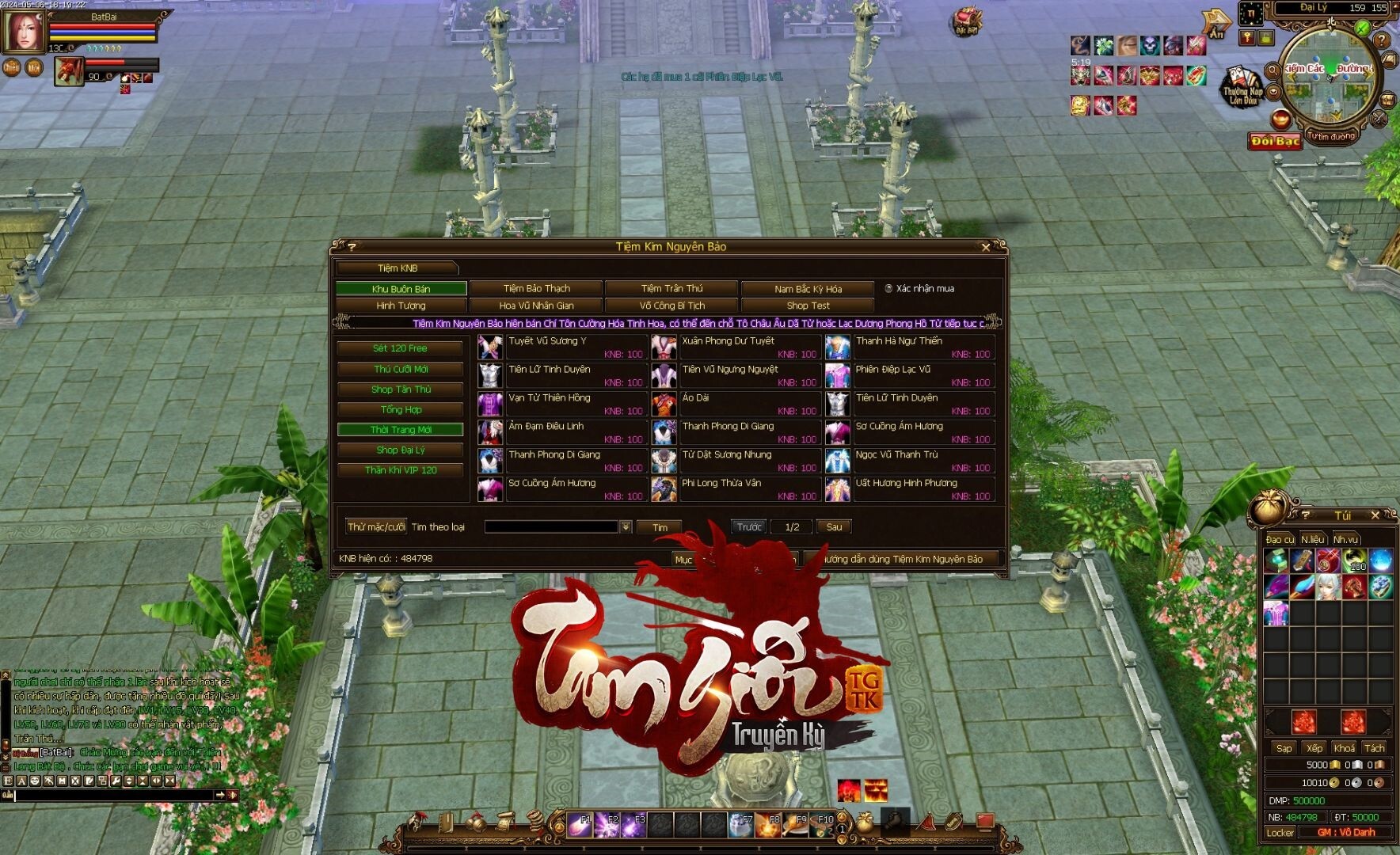
Task: Choose the Set 120 Free category
Action: click(400, 348)
